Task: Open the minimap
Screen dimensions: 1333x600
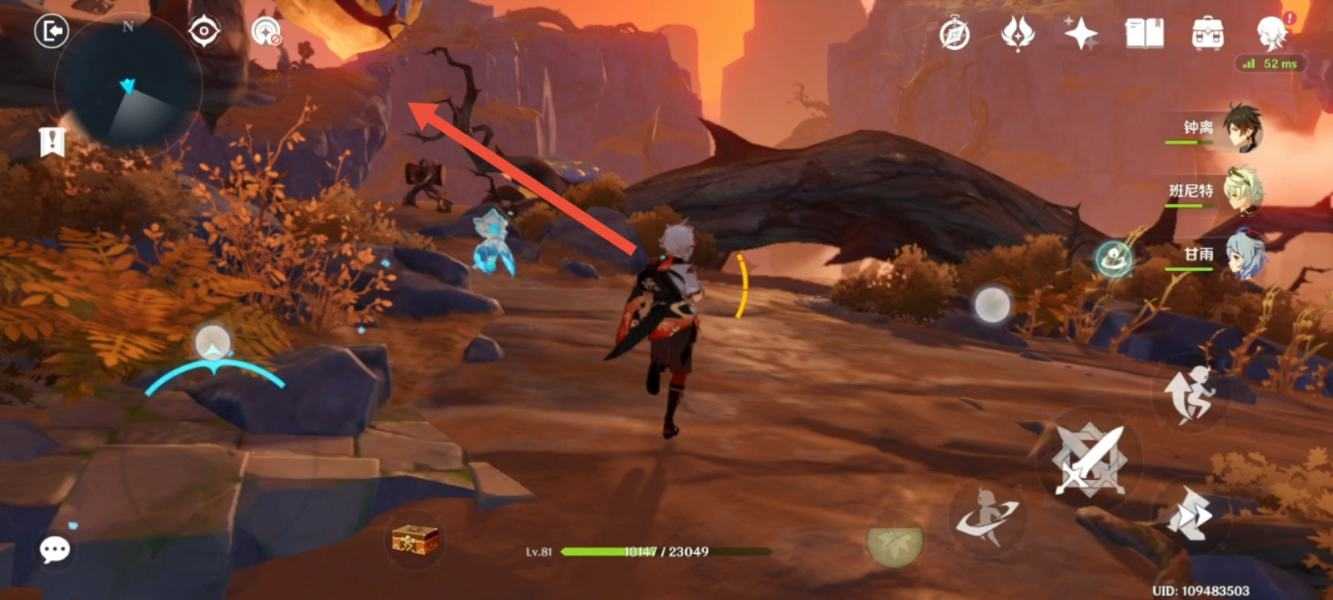Action: point(128,86)
